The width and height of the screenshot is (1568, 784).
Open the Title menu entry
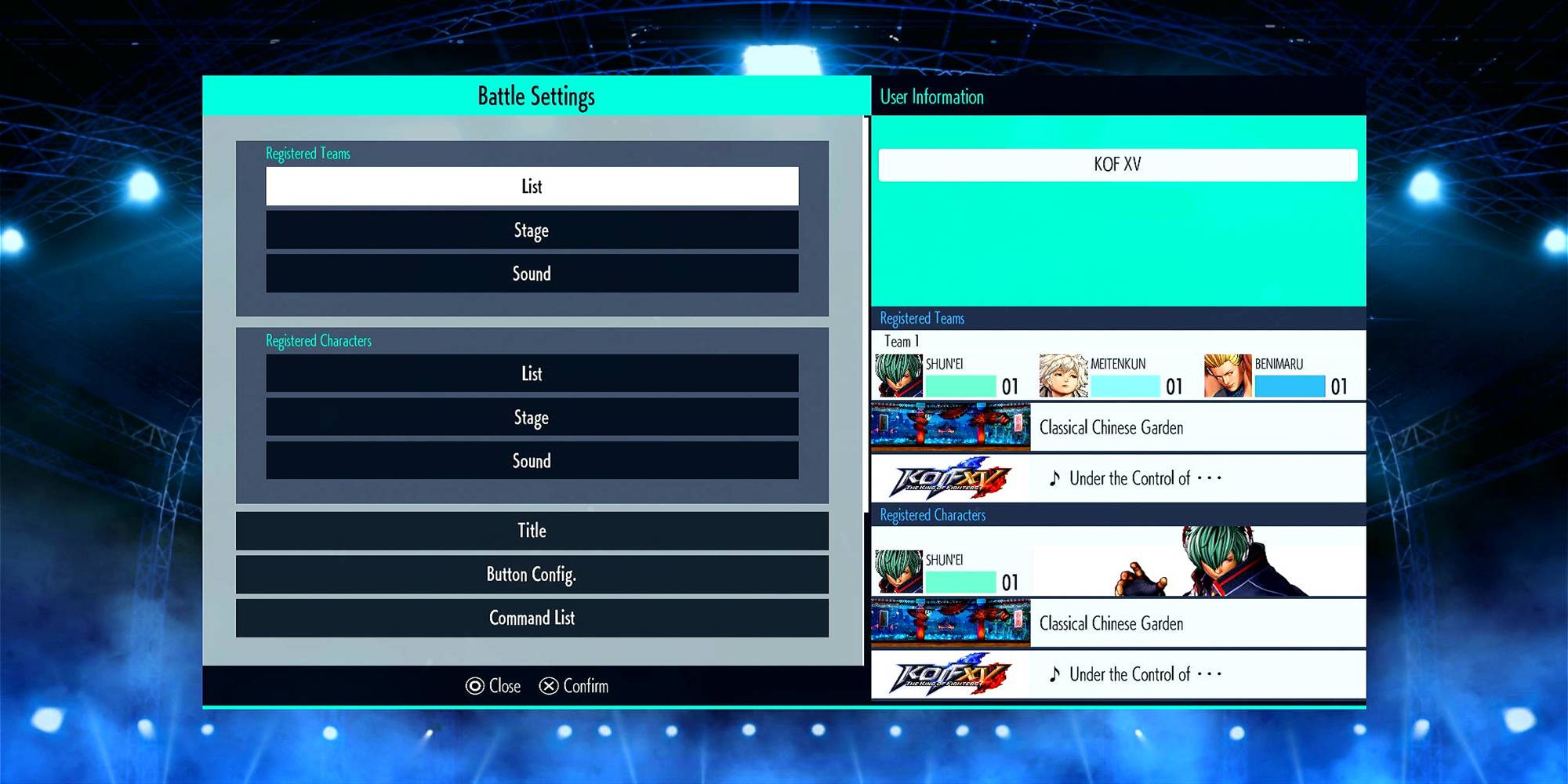click(x=532, y=531)
